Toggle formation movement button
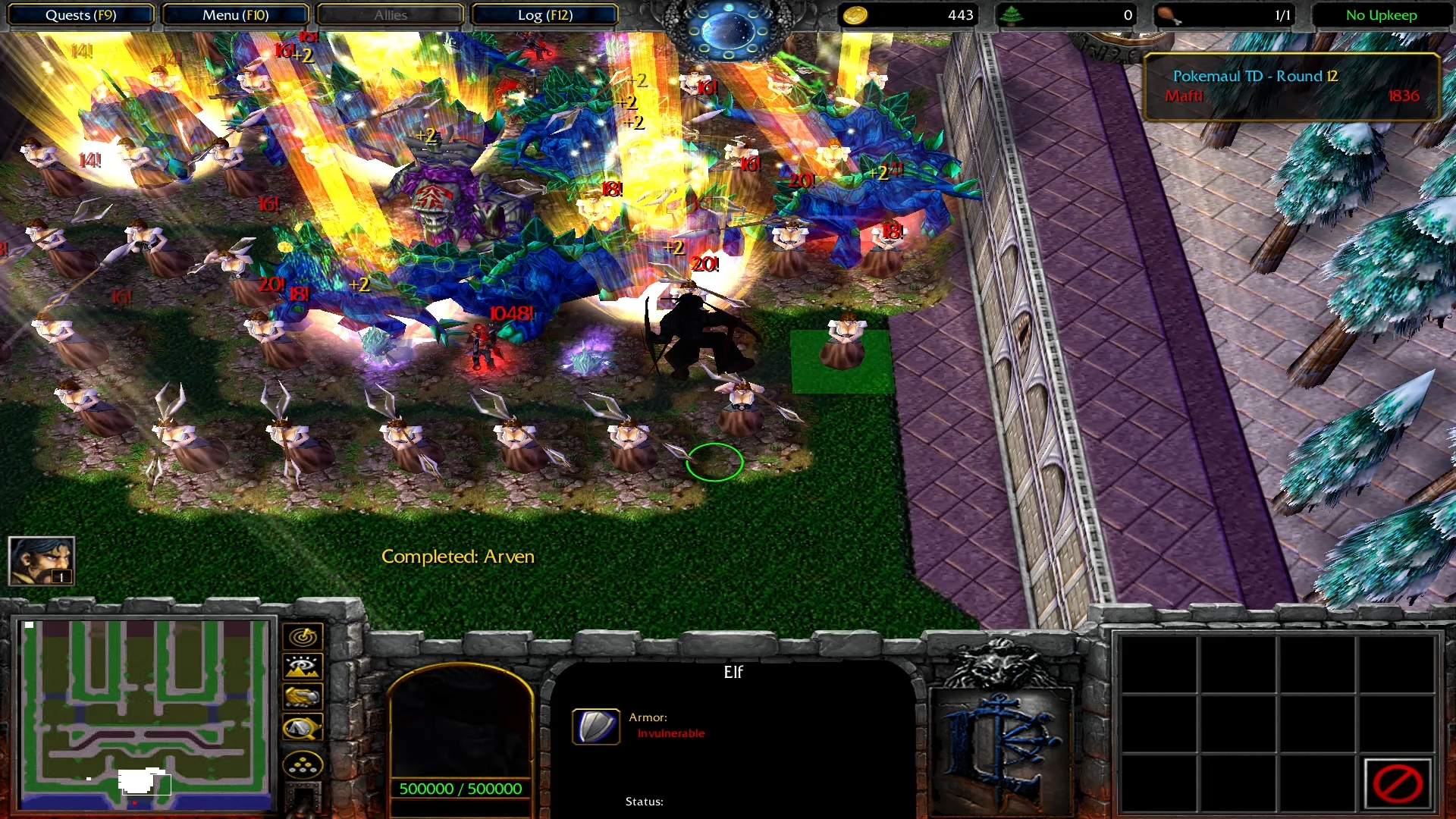 coord(303,764)
